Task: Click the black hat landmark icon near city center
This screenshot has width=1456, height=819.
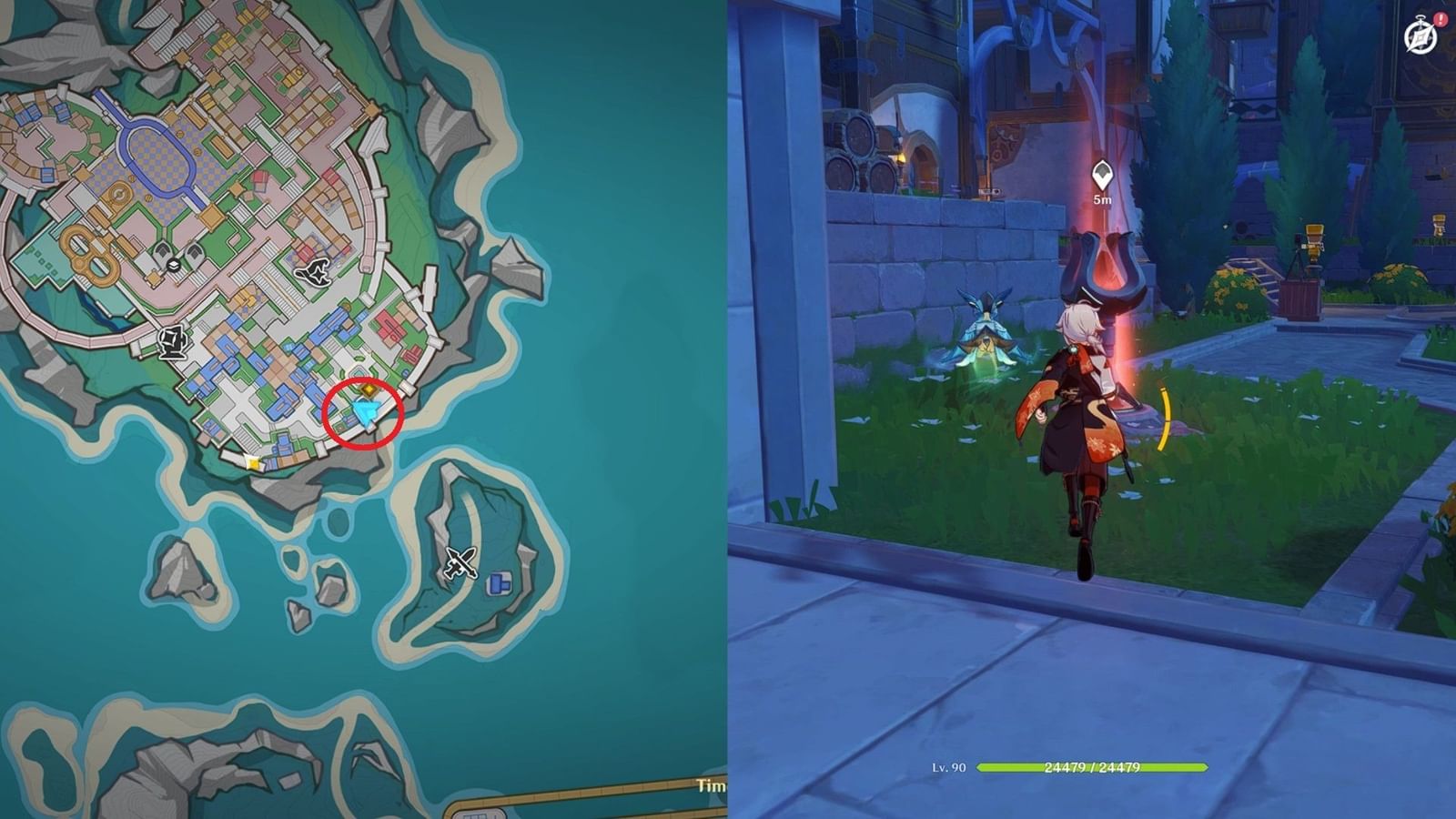Action: click(x=314, y=273)
